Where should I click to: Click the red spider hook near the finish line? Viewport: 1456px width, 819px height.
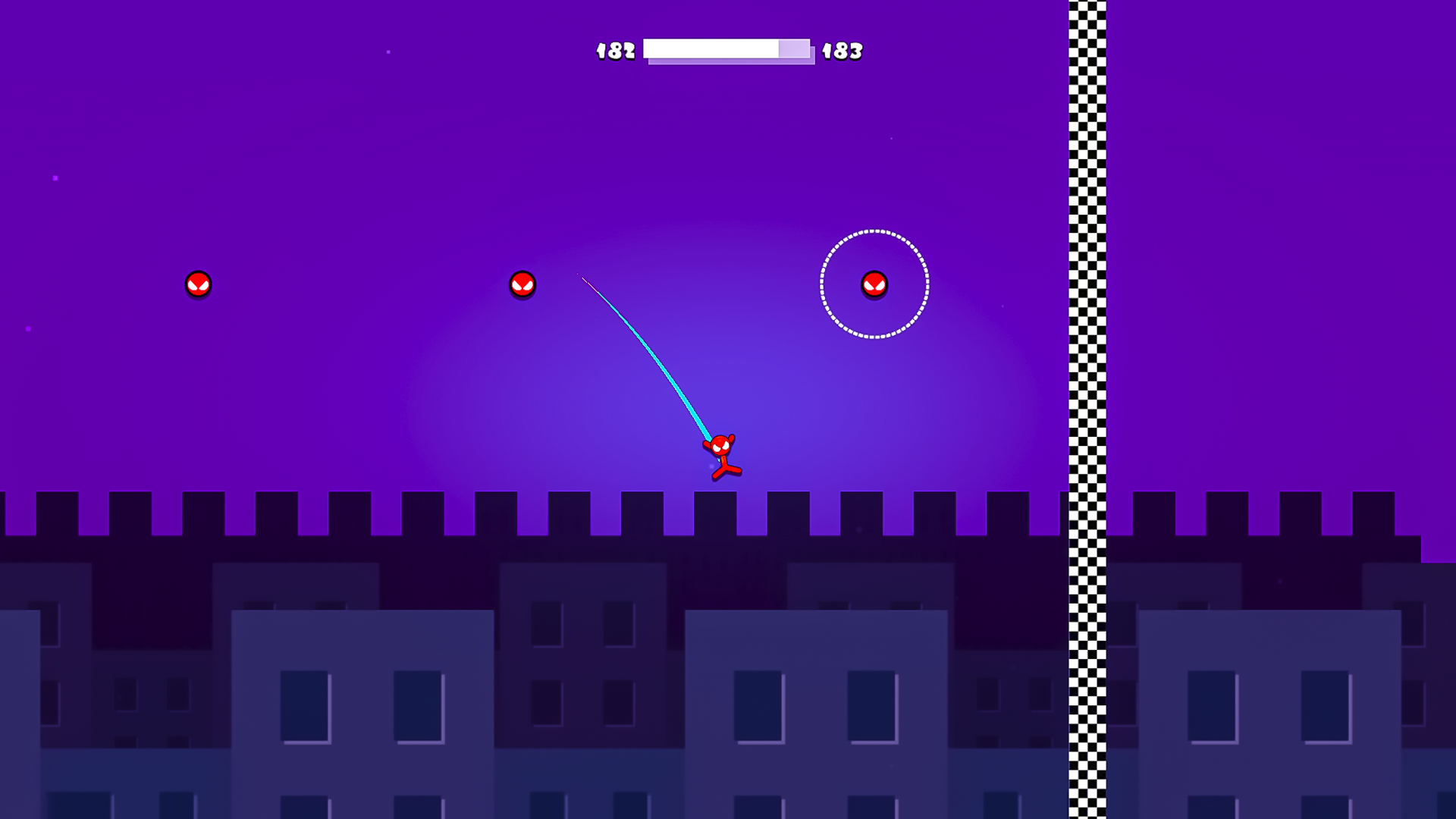[x=874, y=284]
